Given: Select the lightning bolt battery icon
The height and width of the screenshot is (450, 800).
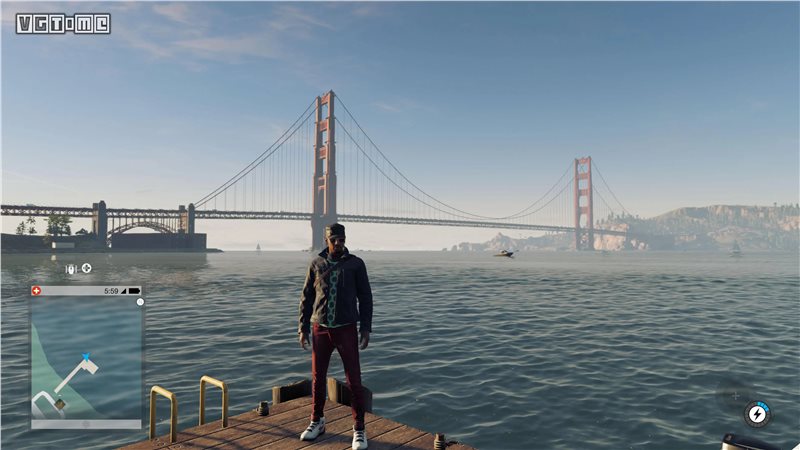Looking at the screenshot, I should click(757, 413).
